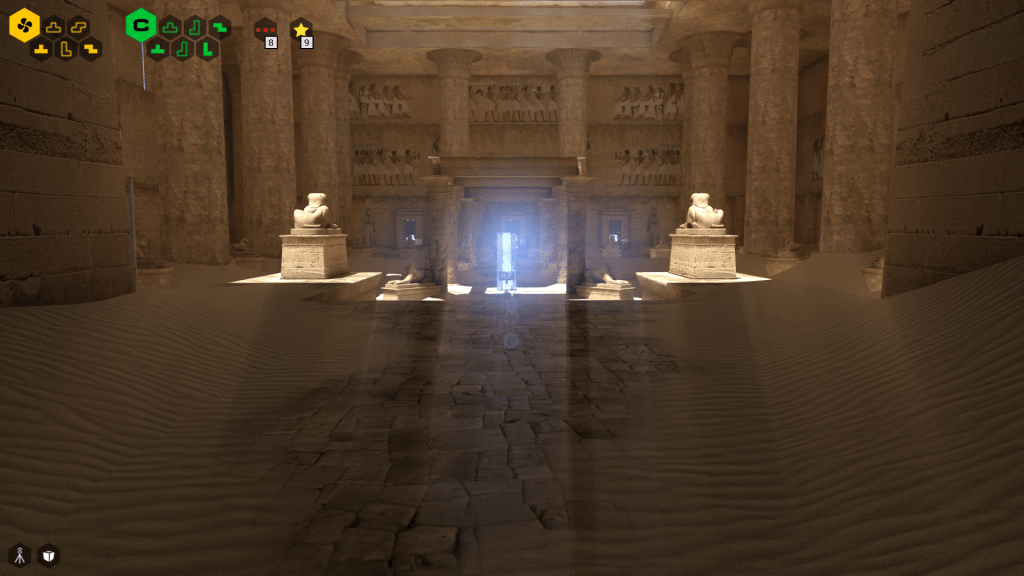
Task: Choose the white cube tool icon
Action: [48, 555]
